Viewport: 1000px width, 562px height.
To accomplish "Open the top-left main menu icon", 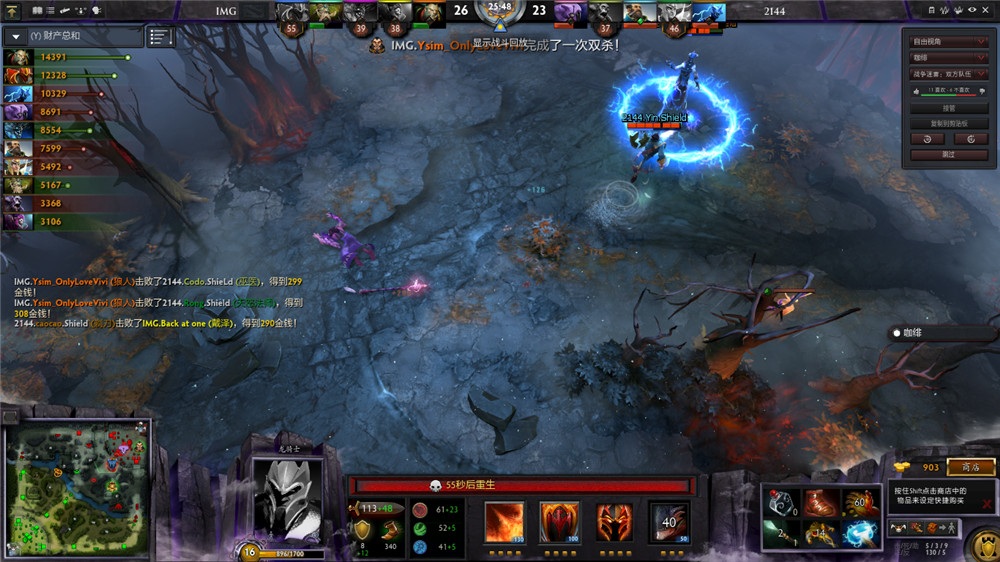I will (x=13, y=10).
